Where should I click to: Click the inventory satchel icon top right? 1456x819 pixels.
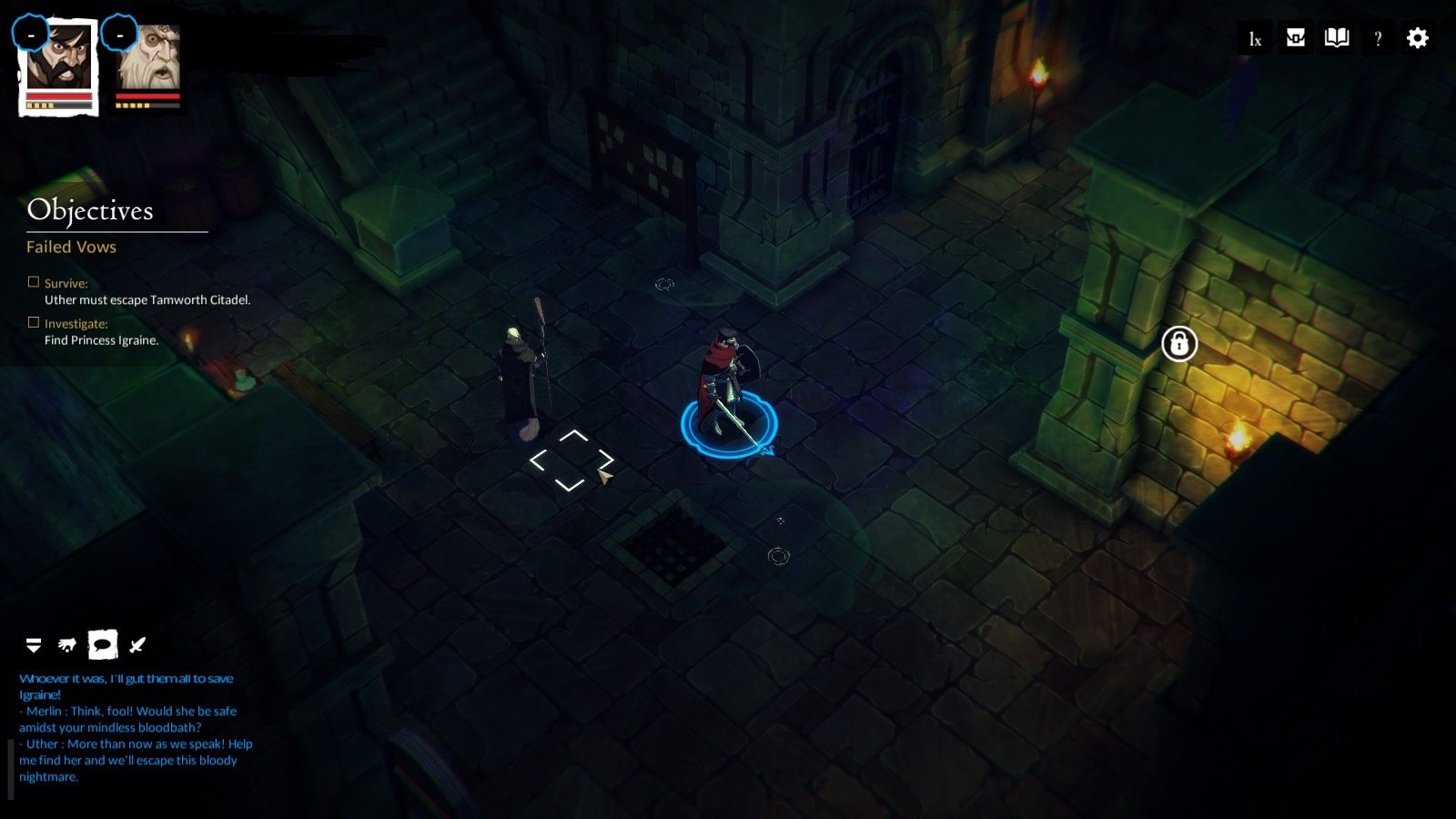1294,38
